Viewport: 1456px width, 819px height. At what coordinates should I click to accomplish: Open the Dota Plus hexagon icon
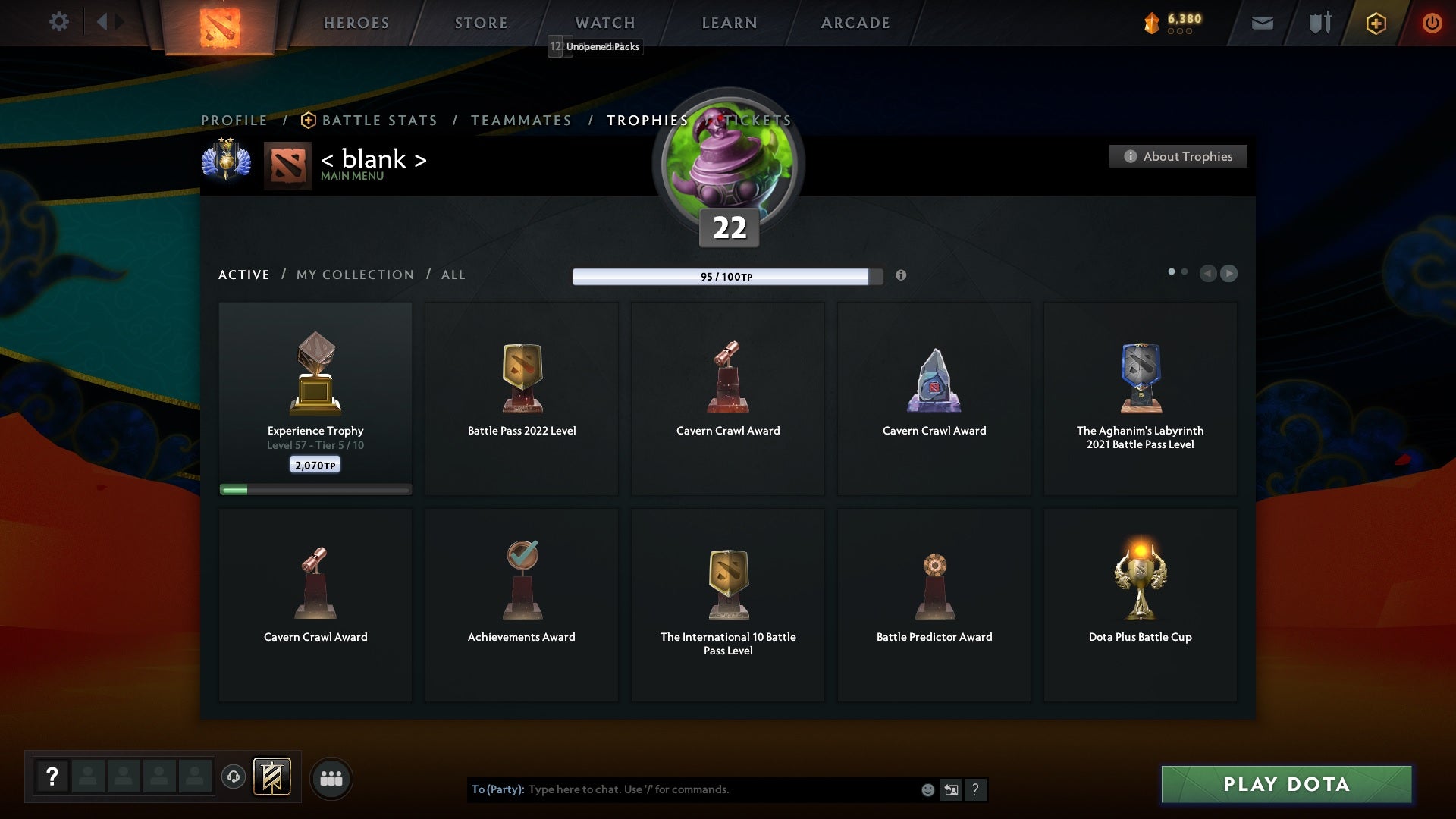(1376, 23)
